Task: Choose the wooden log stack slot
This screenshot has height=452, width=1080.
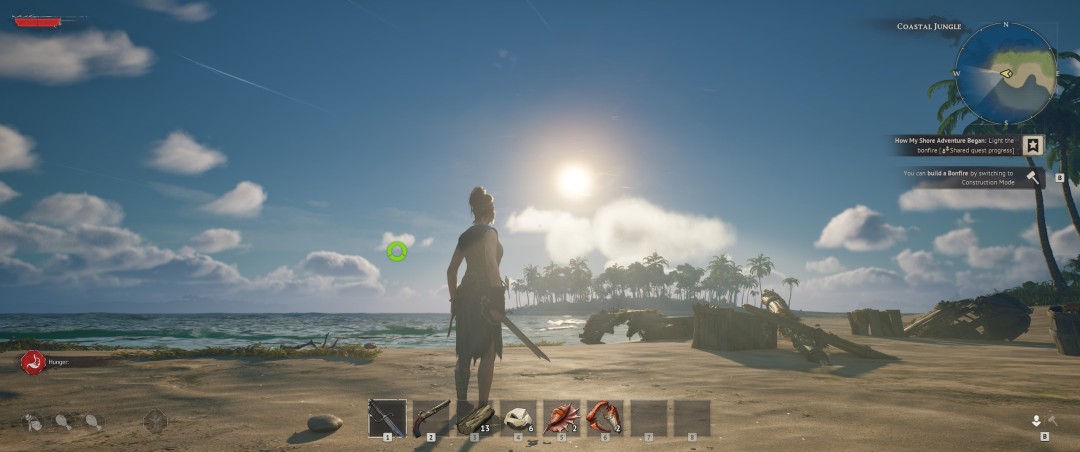Action: click(x=475, y=417)
